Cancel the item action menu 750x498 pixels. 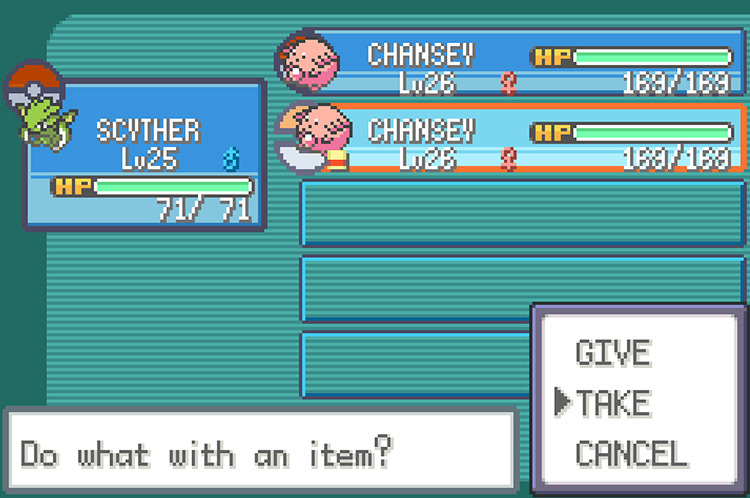(x=630, y=452)
